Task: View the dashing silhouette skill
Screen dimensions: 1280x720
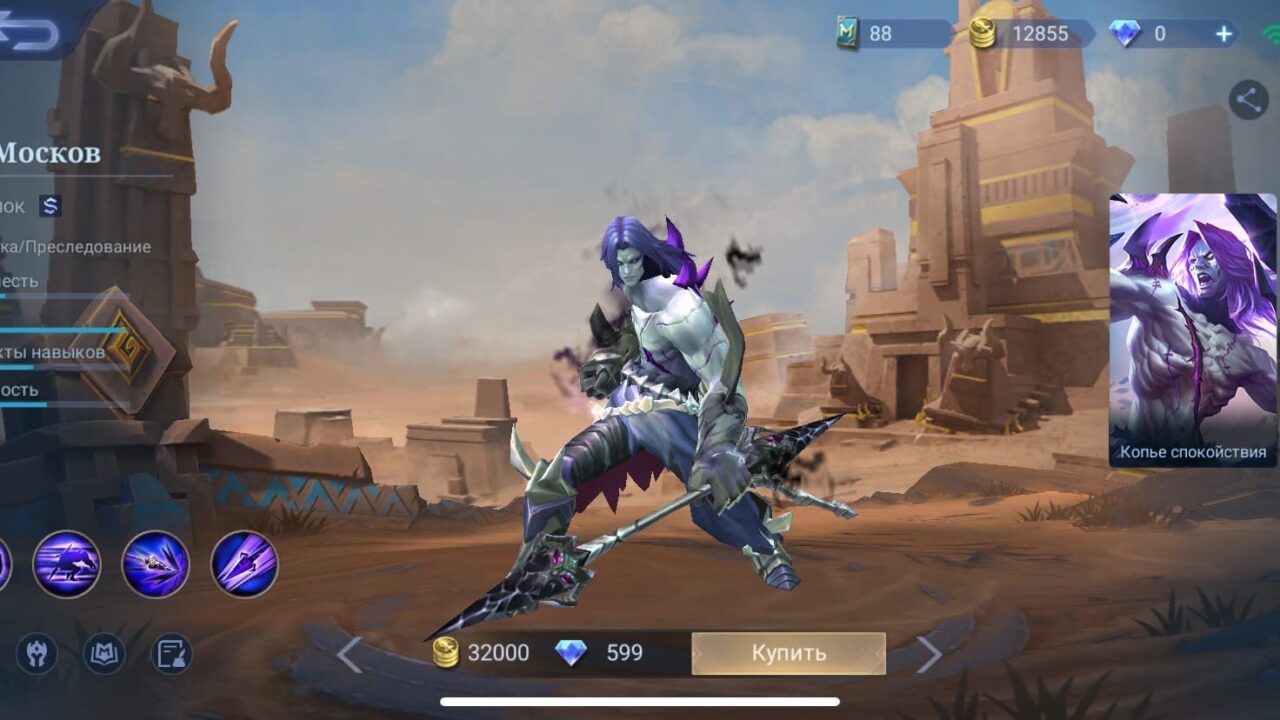Action: (67, 564)
